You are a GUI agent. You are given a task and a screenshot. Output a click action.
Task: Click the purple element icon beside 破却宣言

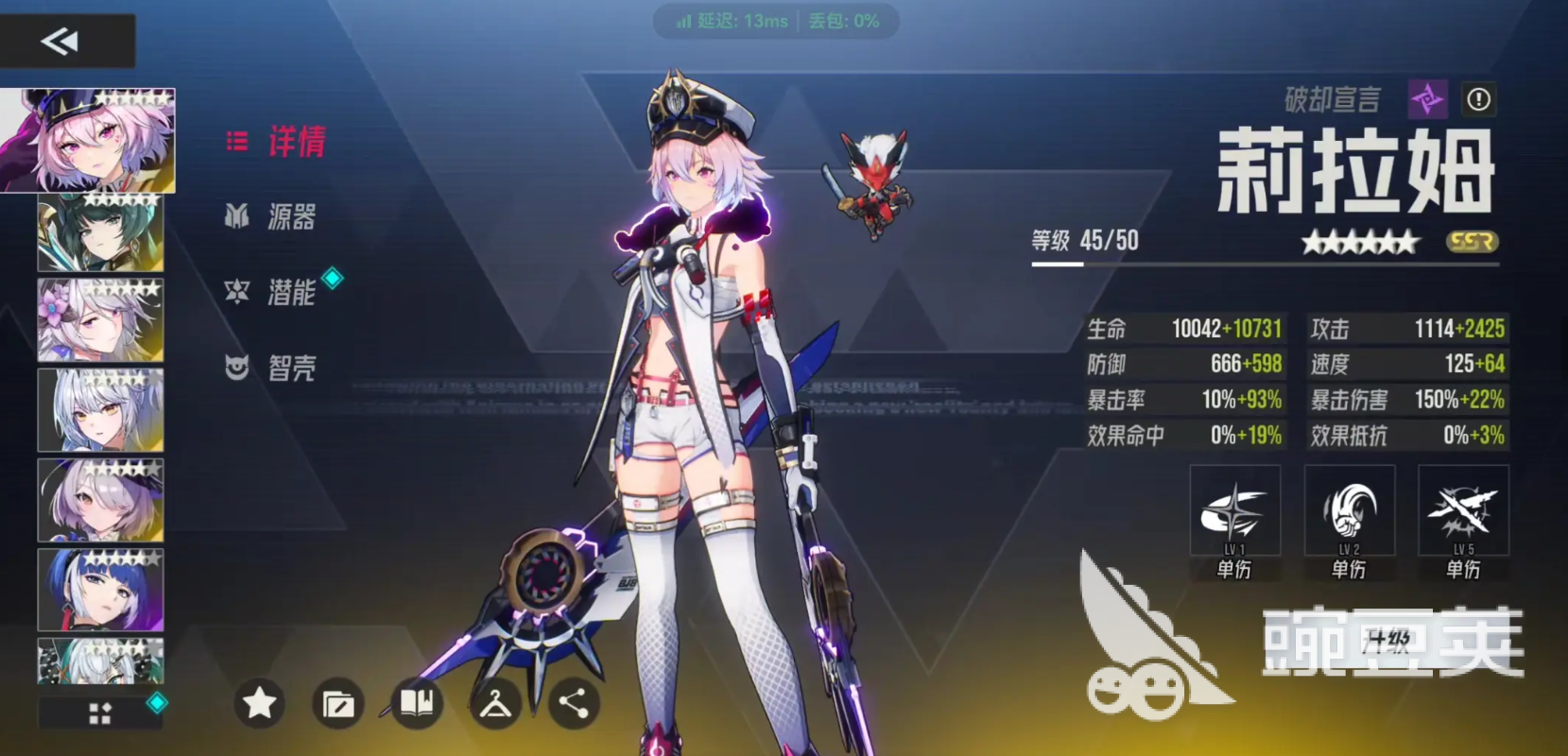[1430, 98]
